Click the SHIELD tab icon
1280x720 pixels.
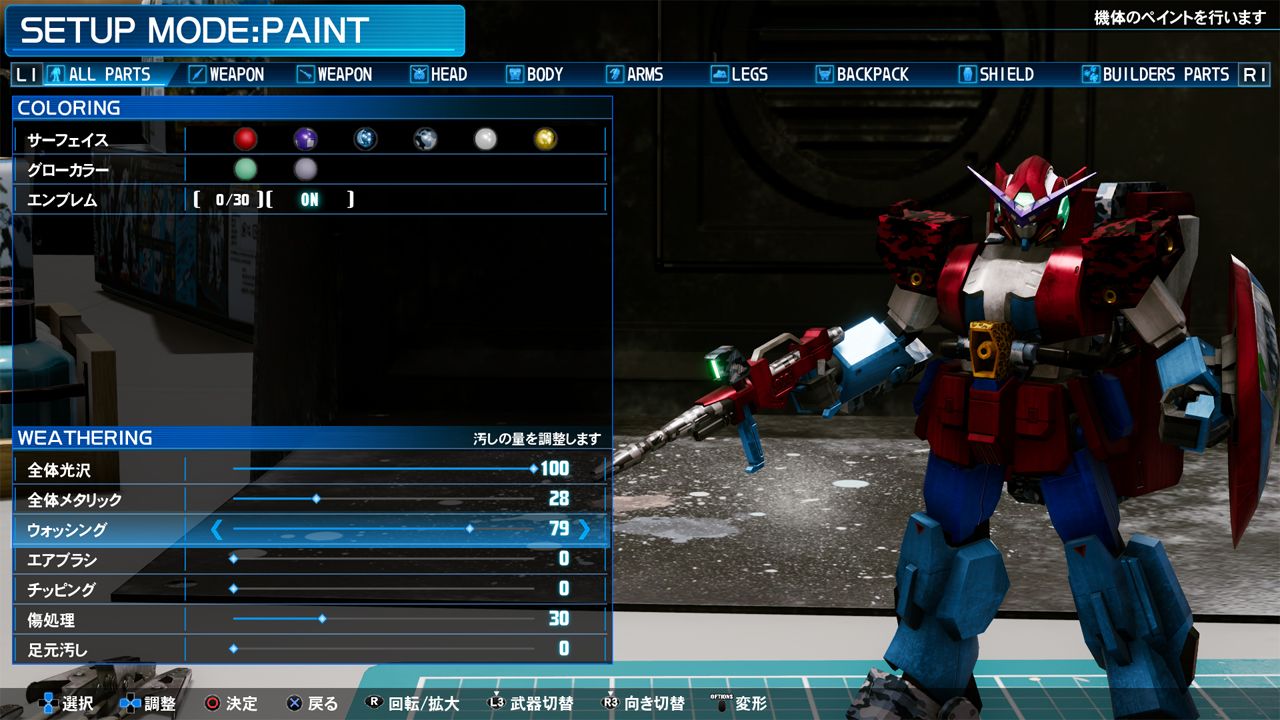pos(965,74)
